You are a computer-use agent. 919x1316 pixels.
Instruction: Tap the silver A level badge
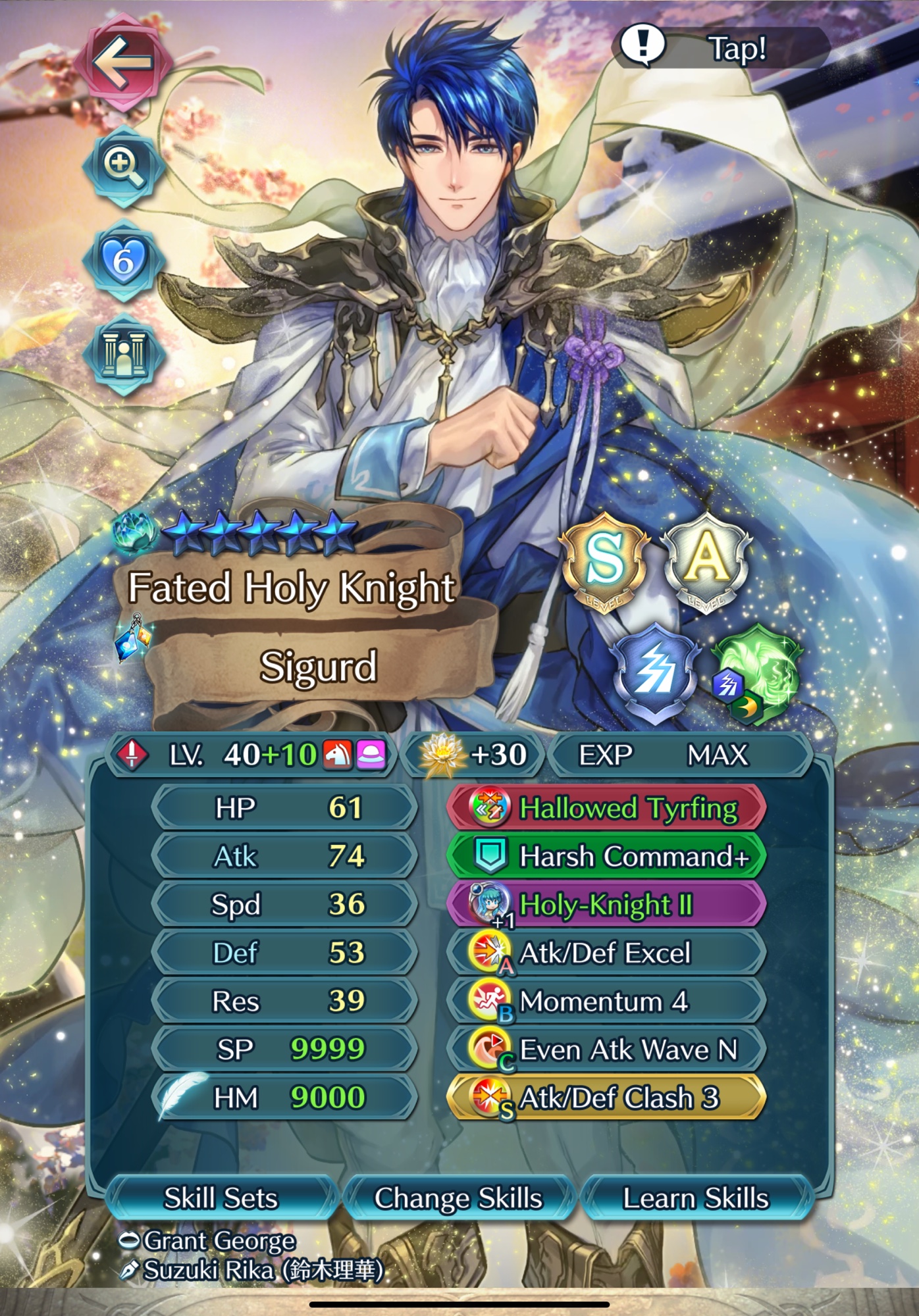click(x=706, y=561)
